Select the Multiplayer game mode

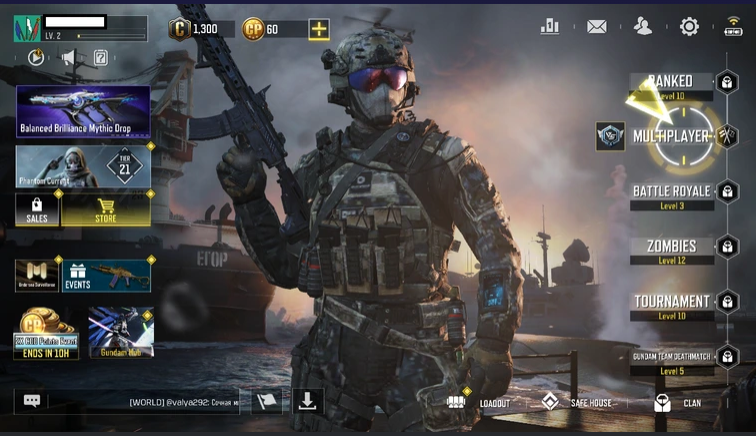pos(672,136)
